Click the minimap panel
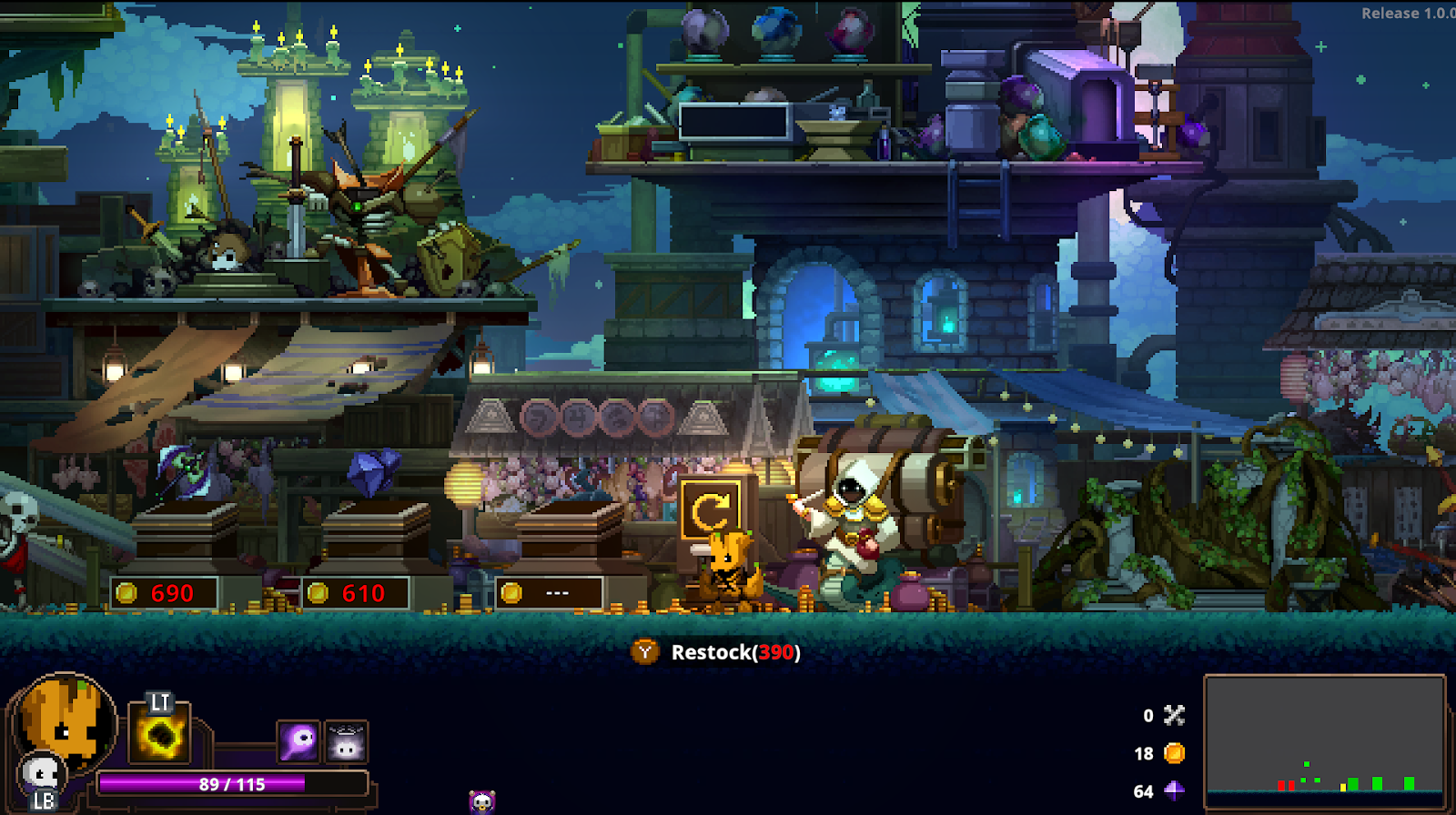Screen dimensions: 1456x815 tap(1325, 742)
